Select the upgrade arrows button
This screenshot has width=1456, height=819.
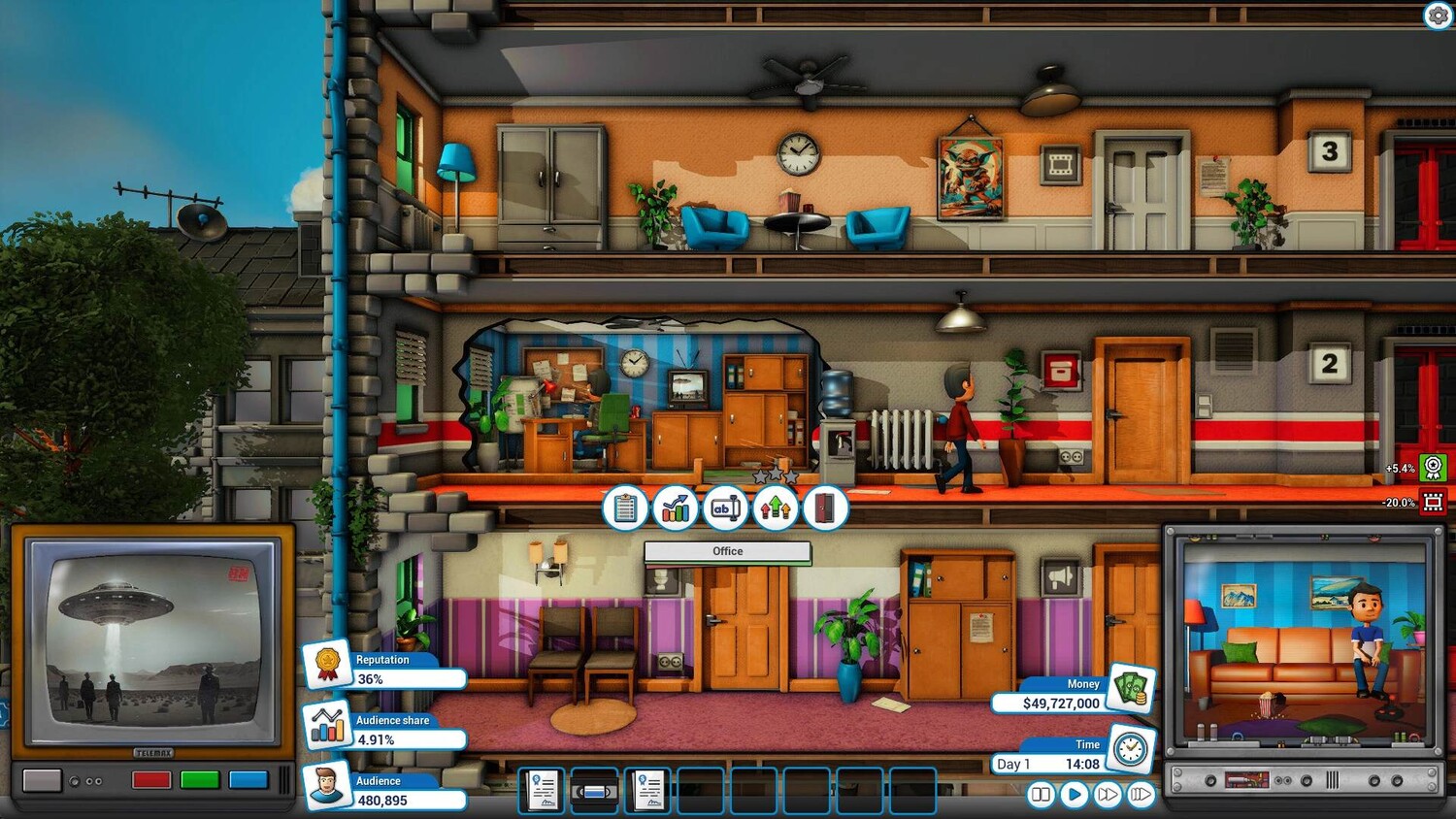click(x=775, y=508)
